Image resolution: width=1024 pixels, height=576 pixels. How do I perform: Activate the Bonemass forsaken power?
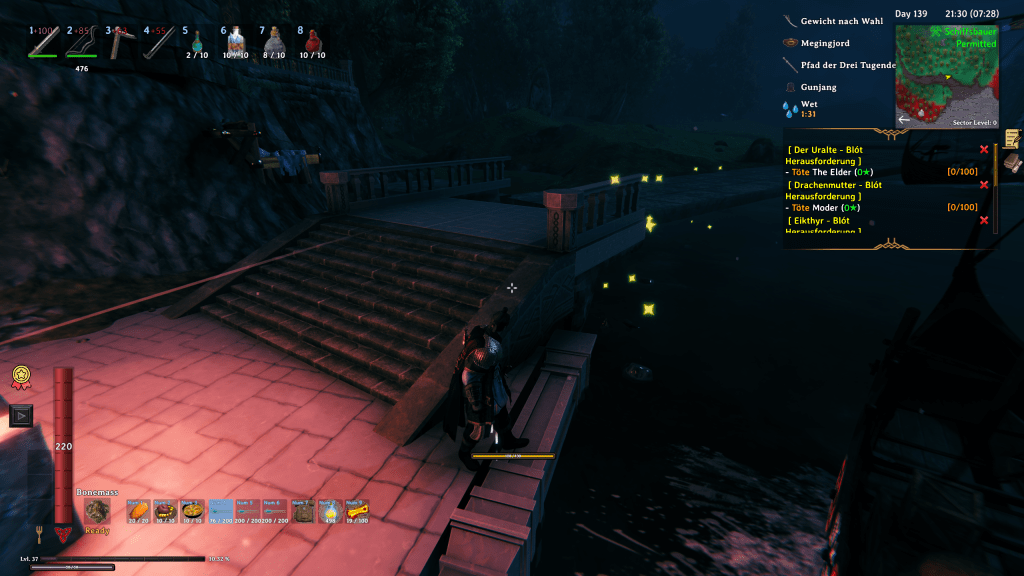(x=97, y=511)
